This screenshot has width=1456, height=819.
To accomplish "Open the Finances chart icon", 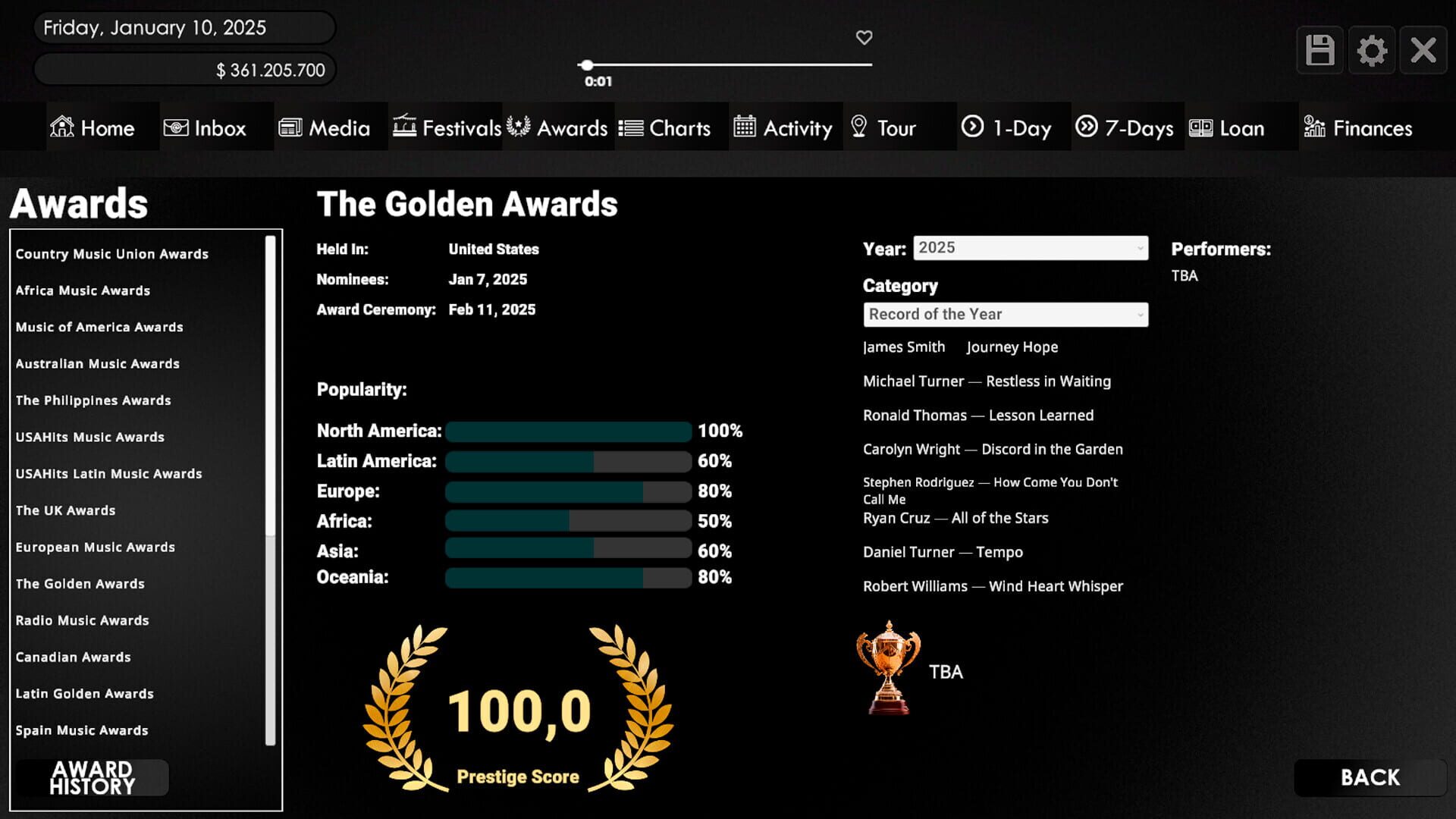I will pyautogui.click(x=1314, y=127).
